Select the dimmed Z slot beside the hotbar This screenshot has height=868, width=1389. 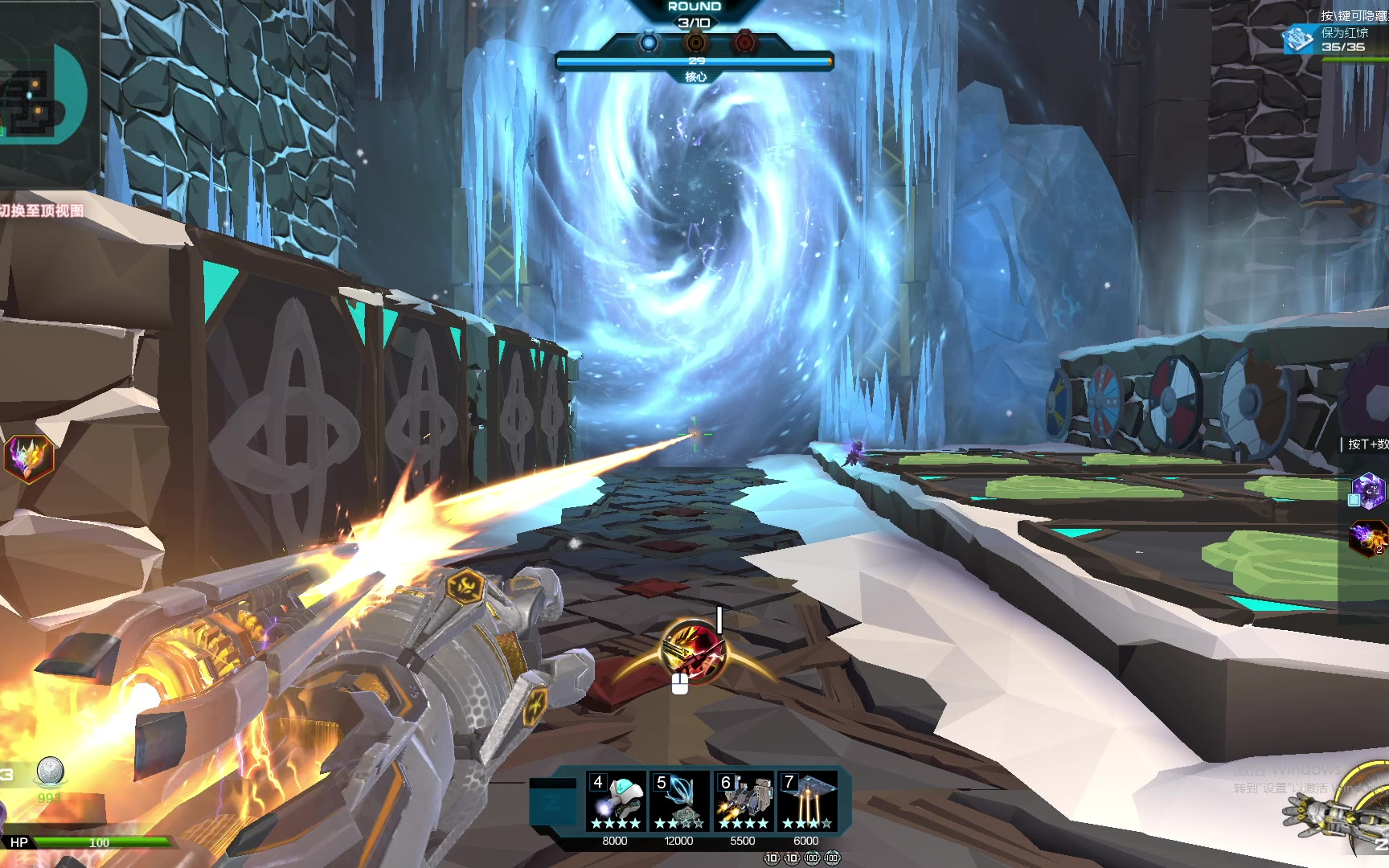(553, 801)
